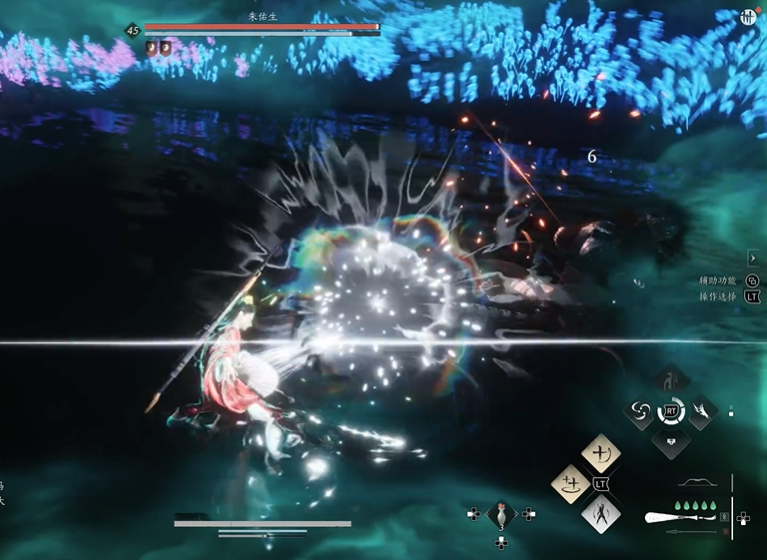The image size is (767, 560).
Task: Switch to the bow weapon slot
Action: (697, 484)
